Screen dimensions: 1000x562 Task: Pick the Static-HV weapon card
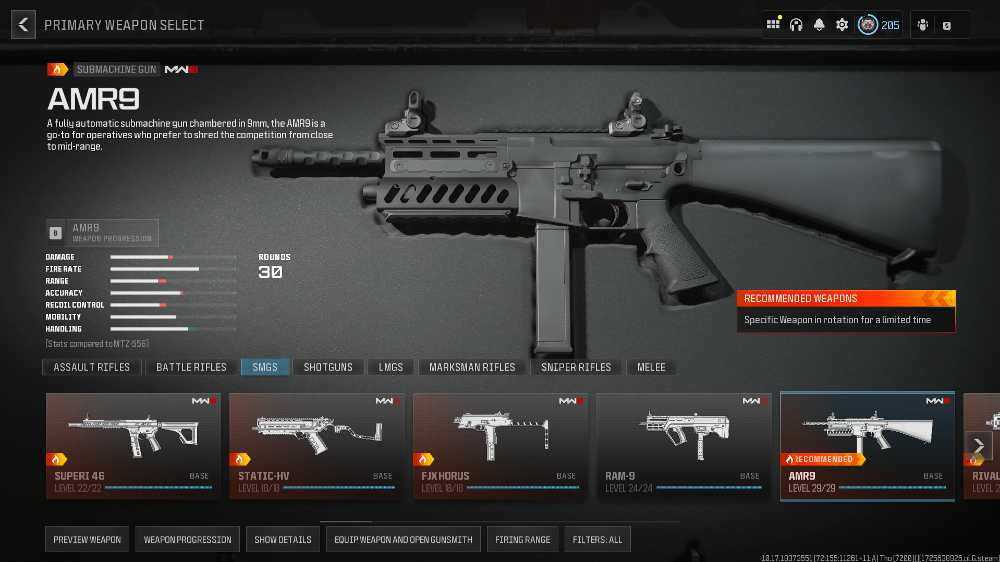317,445
